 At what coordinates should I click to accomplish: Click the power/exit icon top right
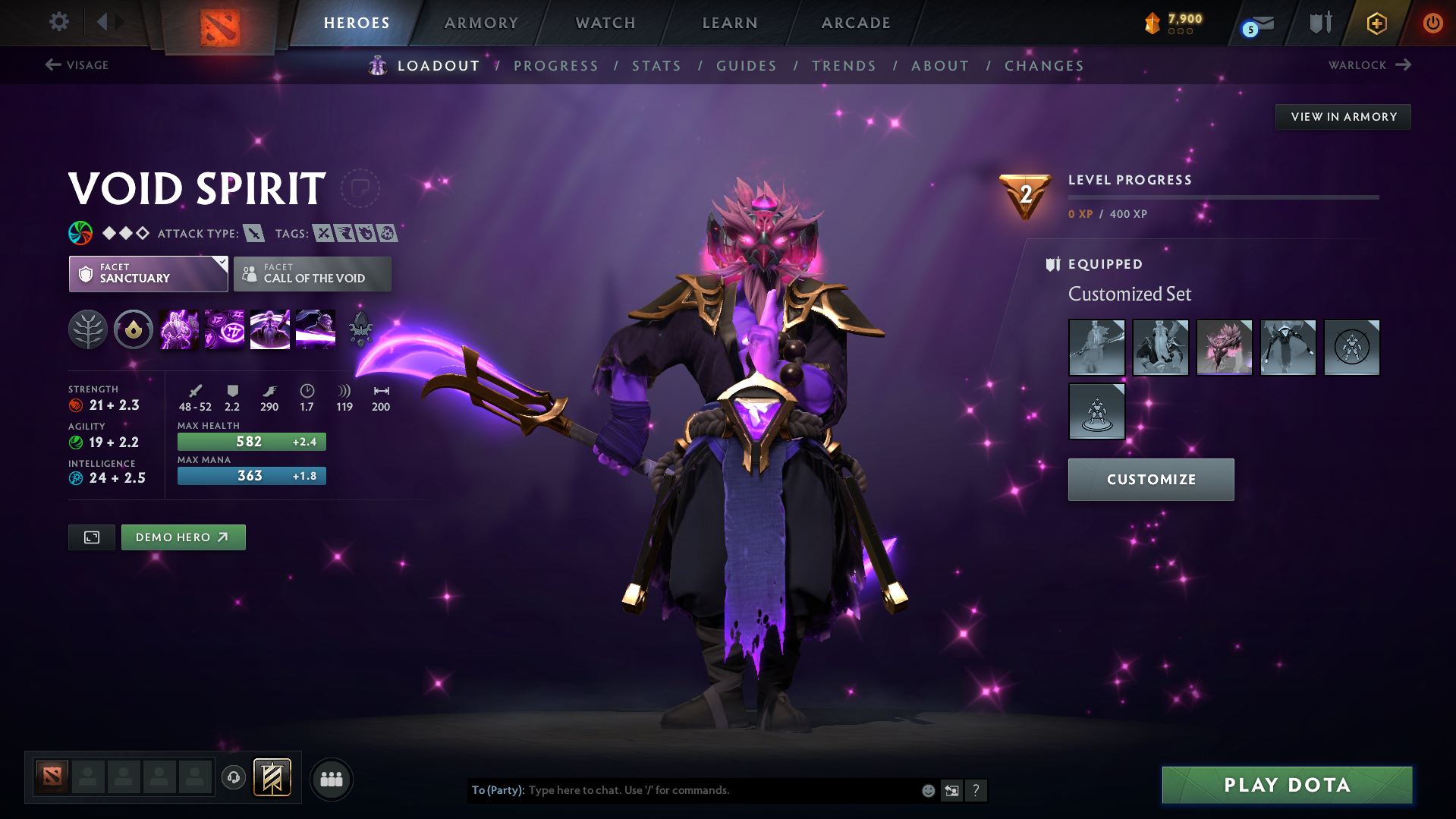point(1432,24)
